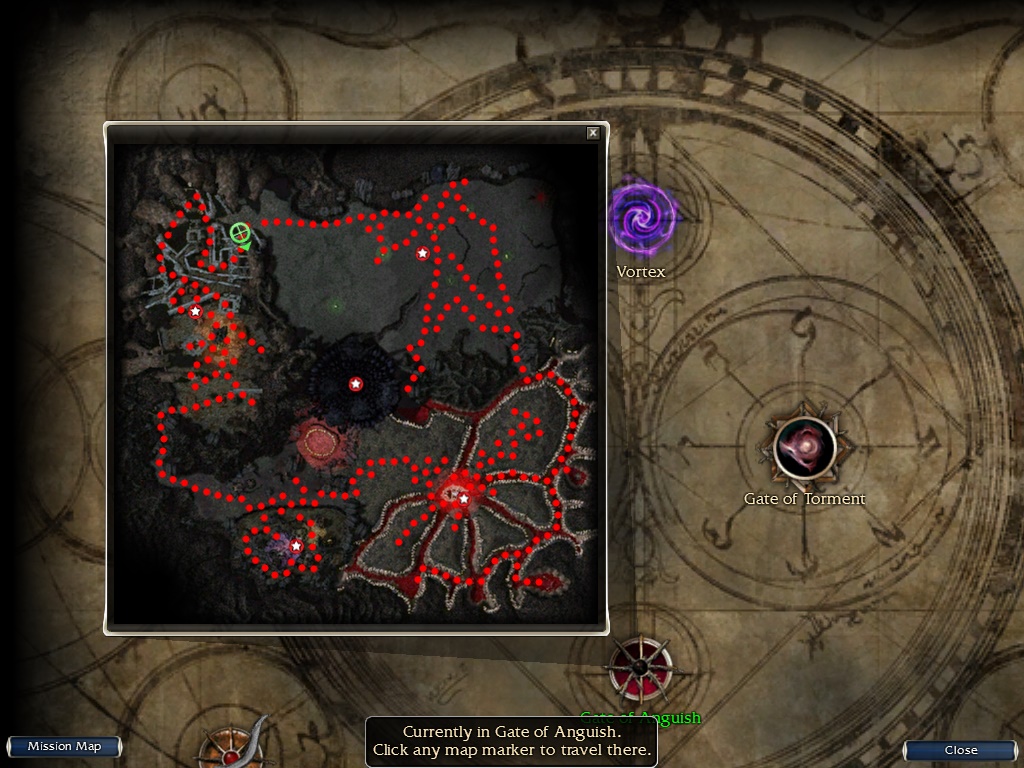The image size is (1024, 768).
Task: Travel to the Vortex marker
Action: (643, 219)
